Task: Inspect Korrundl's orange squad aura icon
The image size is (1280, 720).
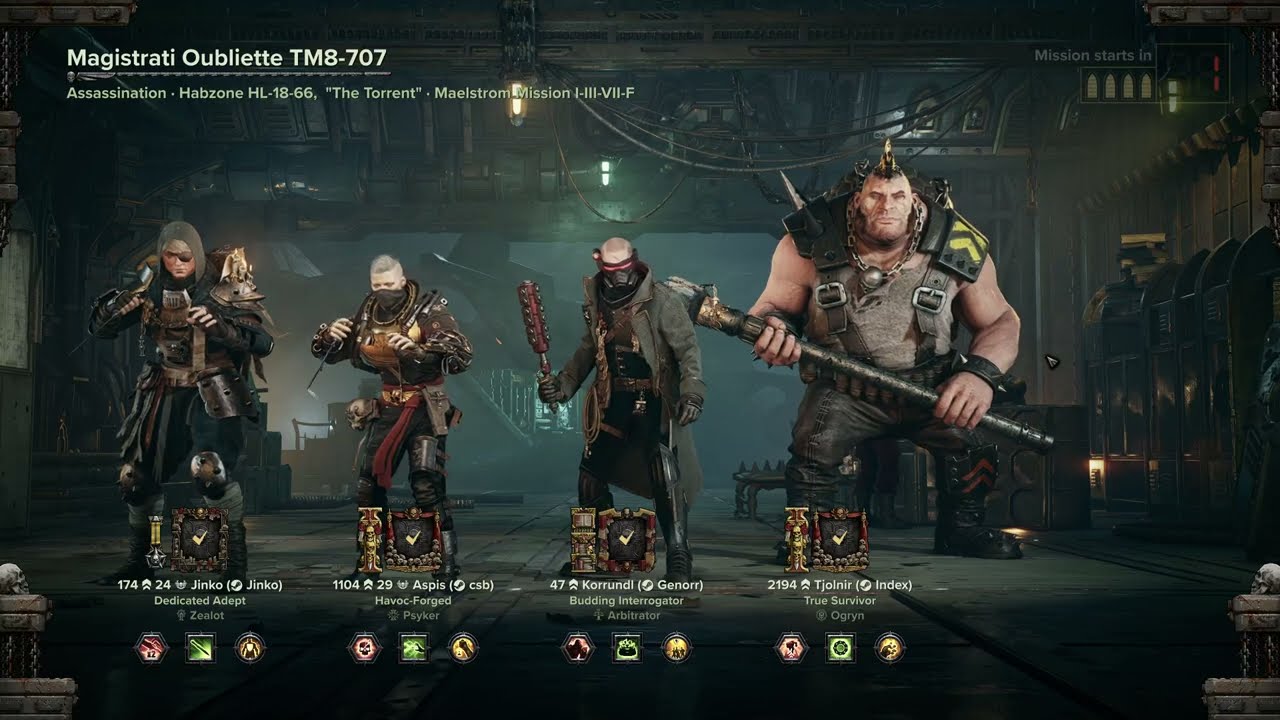Action: (676, 648)
